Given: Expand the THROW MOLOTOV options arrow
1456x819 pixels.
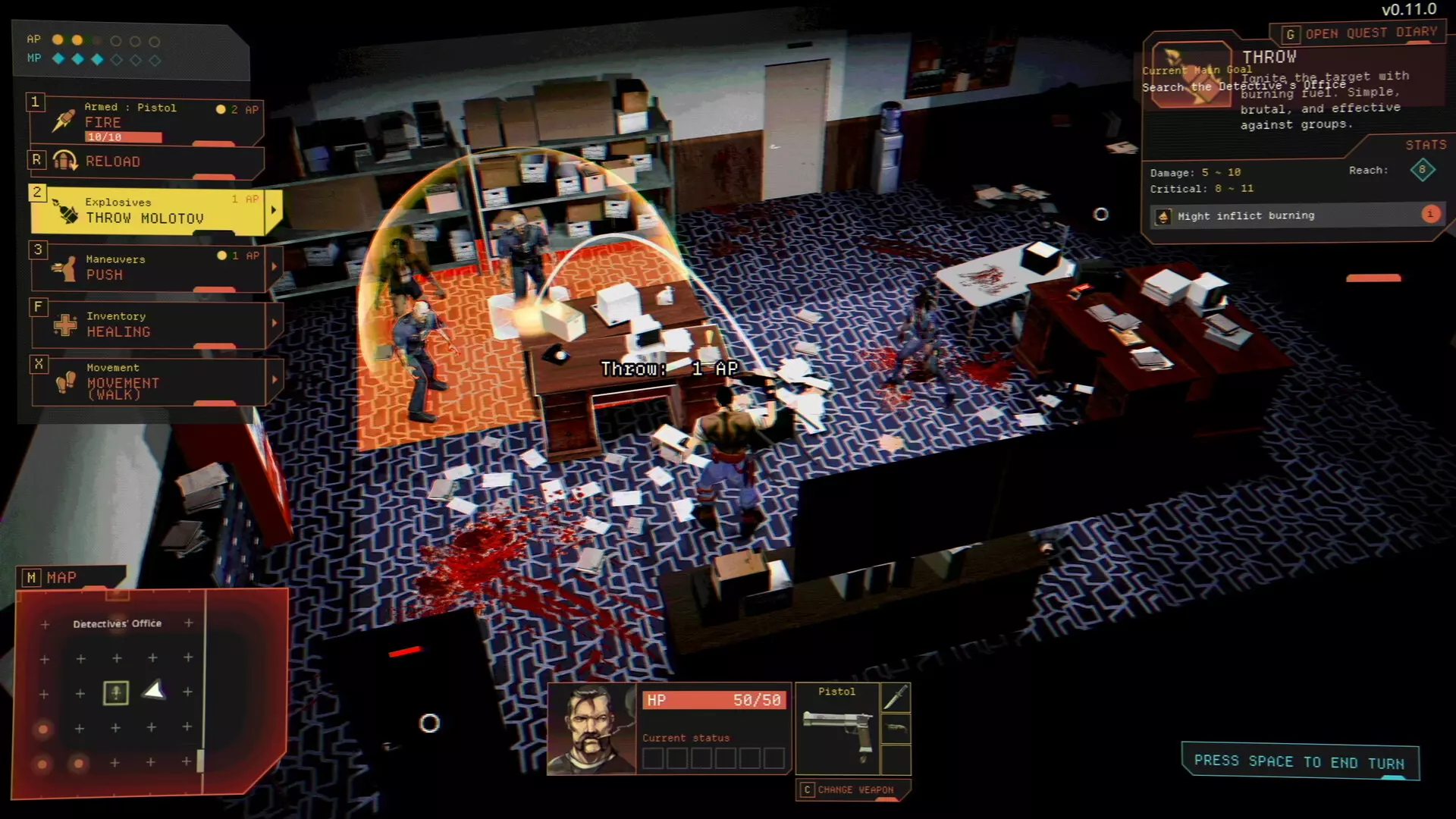Looking at the screenshot, I should [x=273, y=209].
